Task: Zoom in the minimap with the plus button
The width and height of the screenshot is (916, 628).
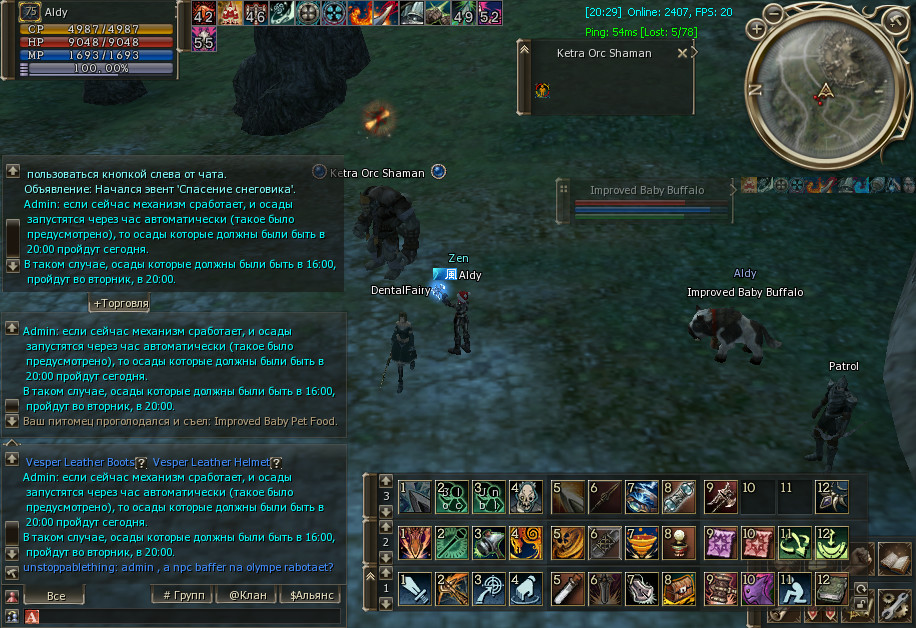Action: [x=756, y=28]
